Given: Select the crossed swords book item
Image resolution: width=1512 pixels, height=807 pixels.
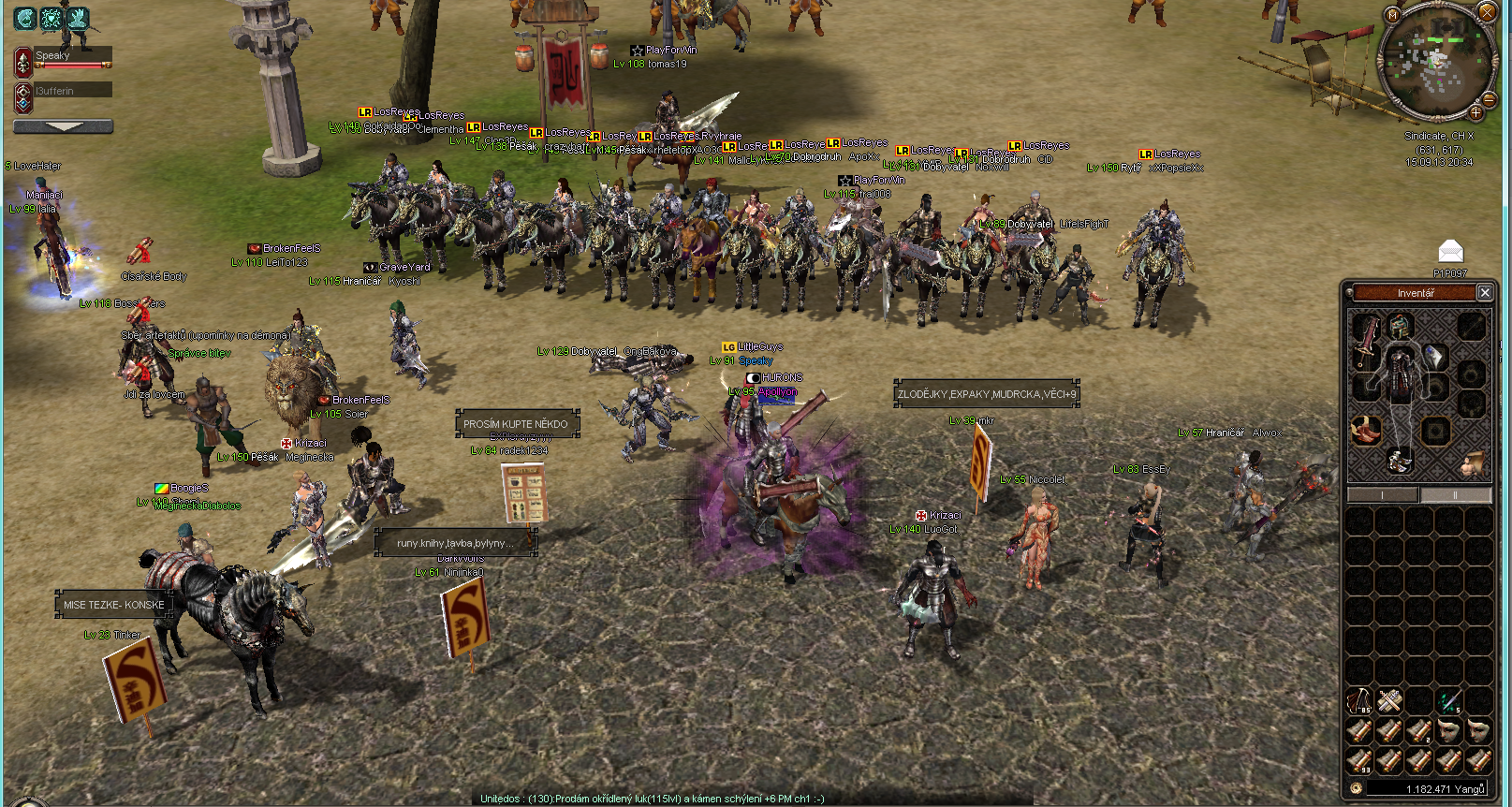Looking at the screenshot, I should [x=1389, y=700].
